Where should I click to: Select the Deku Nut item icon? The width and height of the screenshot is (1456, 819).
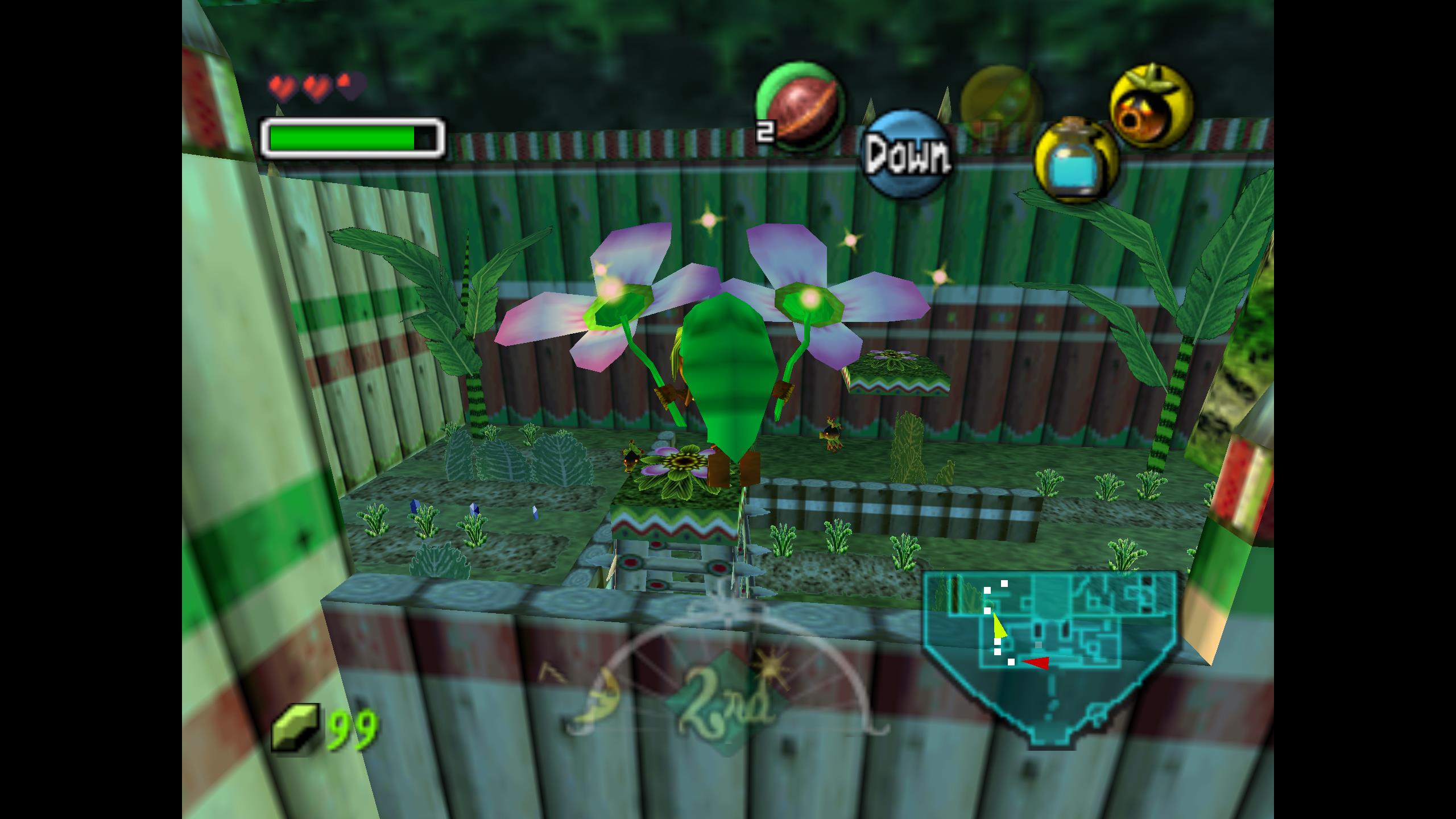tap(800, 107)
